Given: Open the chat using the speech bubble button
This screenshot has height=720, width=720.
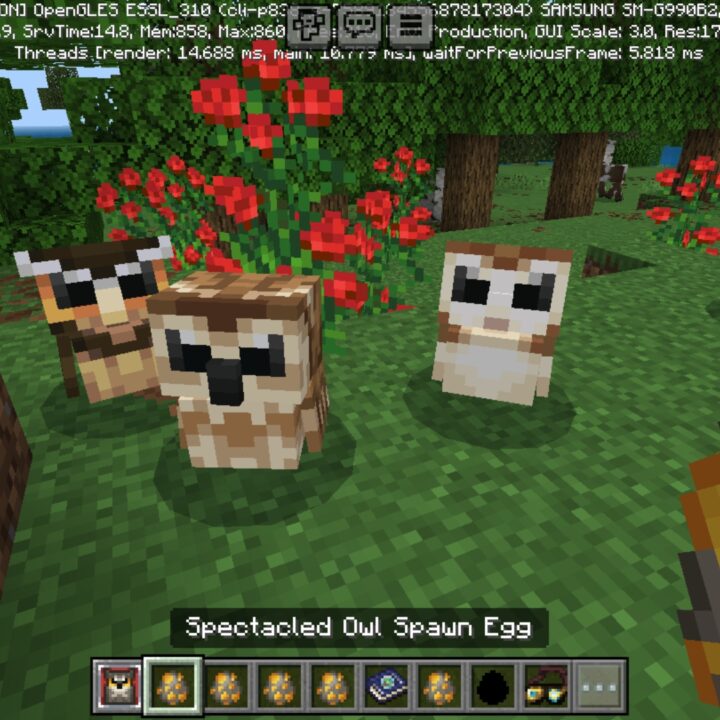Looking at the screenshot, I should pyautogui.click(x=361, y=23).
